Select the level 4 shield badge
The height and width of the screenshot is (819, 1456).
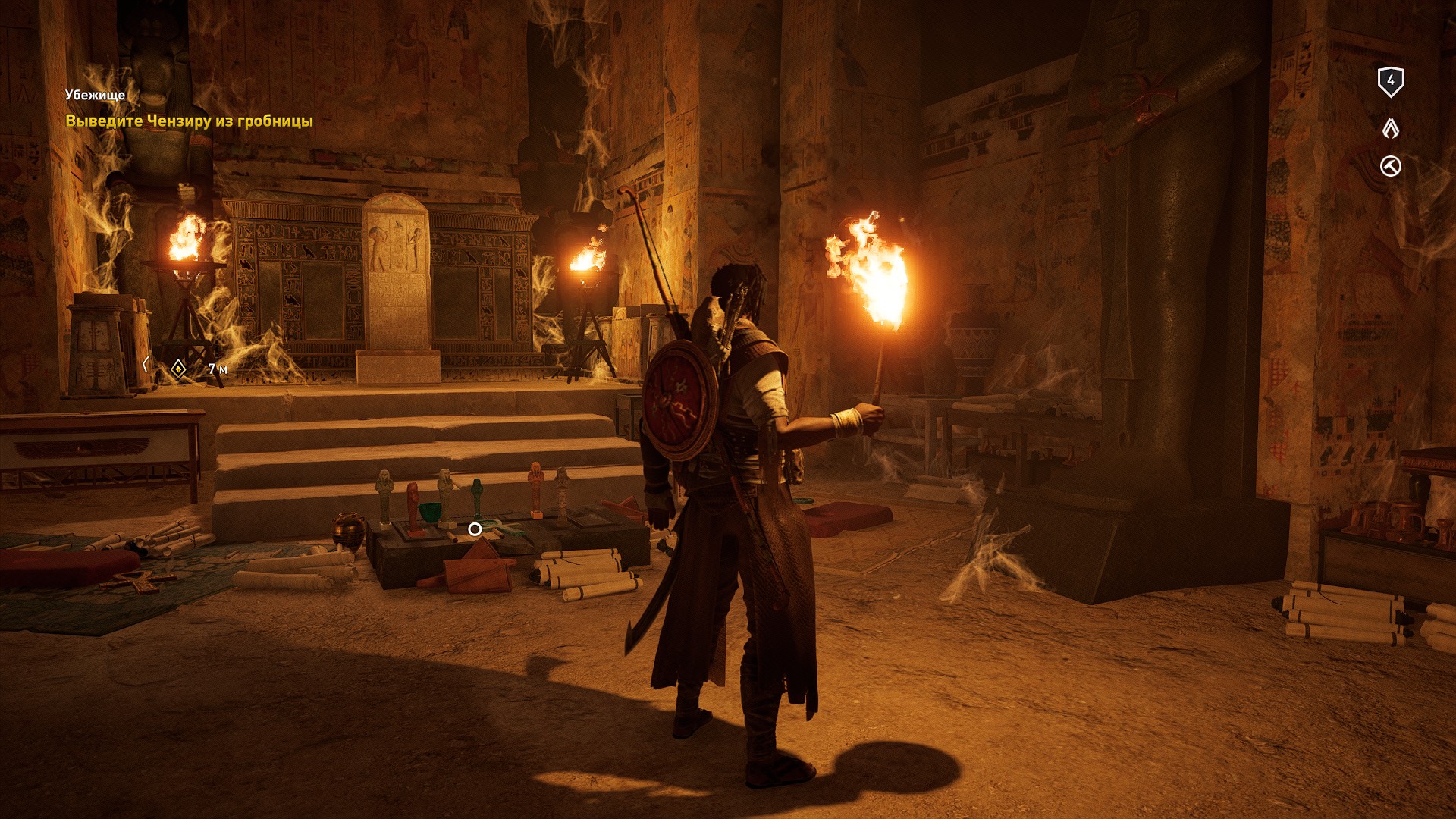1390,81
